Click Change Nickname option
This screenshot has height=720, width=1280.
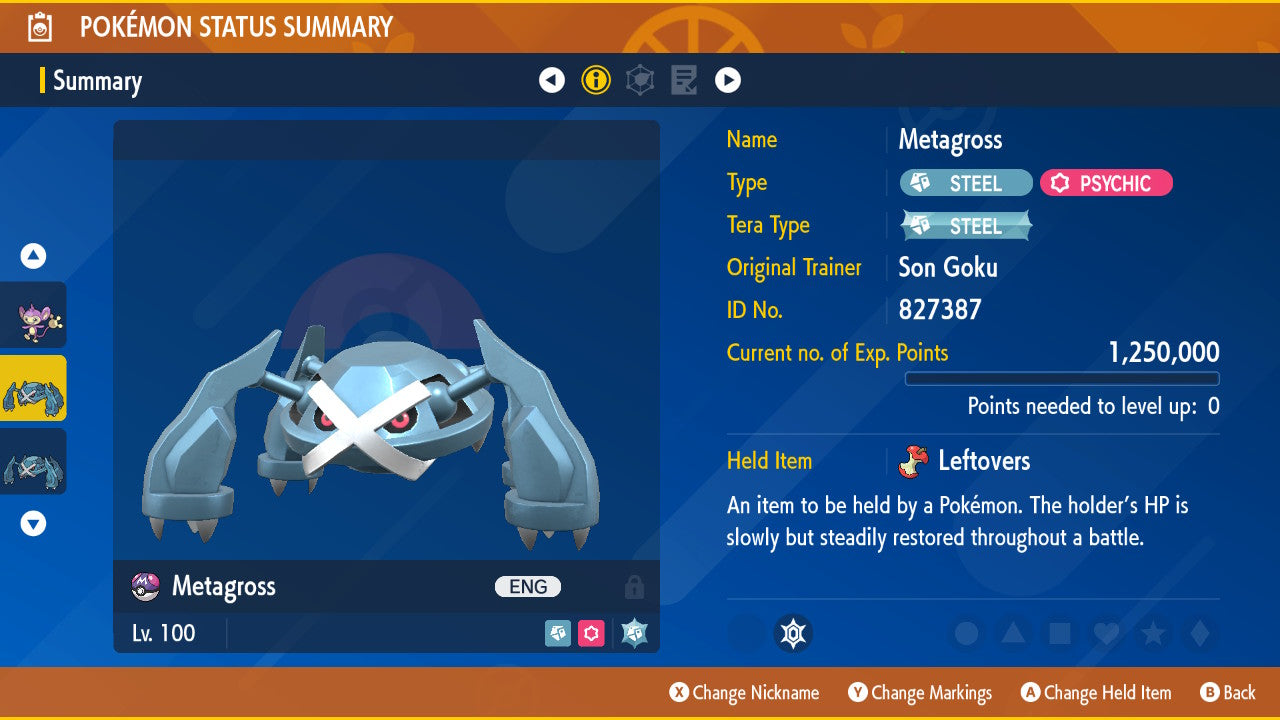[x=745, y=693]
